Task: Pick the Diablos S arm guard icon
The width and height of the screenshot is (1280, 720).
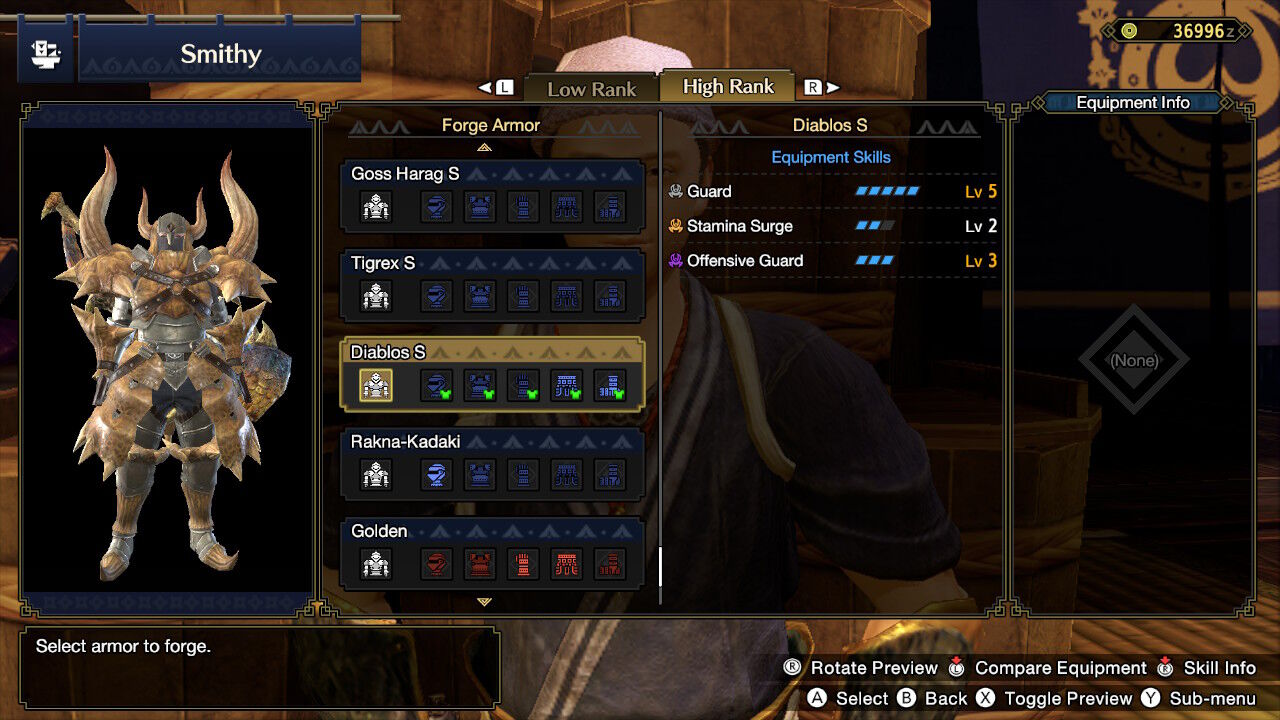Action: click(x=524, y=385)
